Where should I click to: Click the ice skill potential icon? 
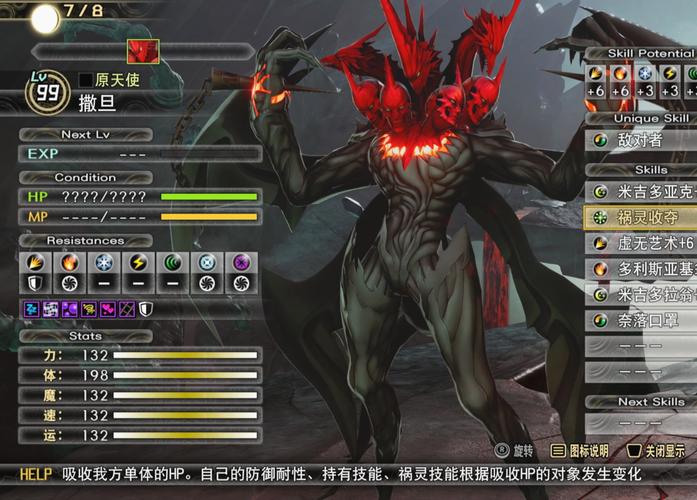pyautogui.click(x=644, y=74)
